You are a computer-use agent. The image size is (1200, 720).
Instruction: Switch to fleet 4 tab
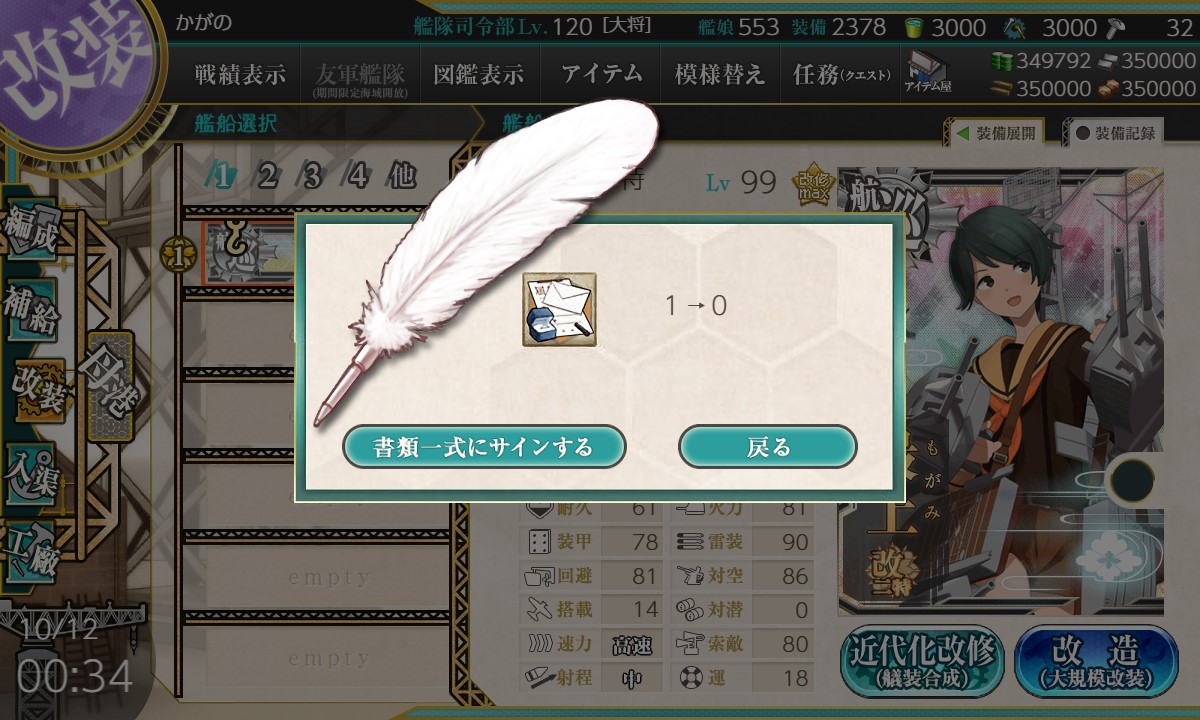click(x=358, y=177)
